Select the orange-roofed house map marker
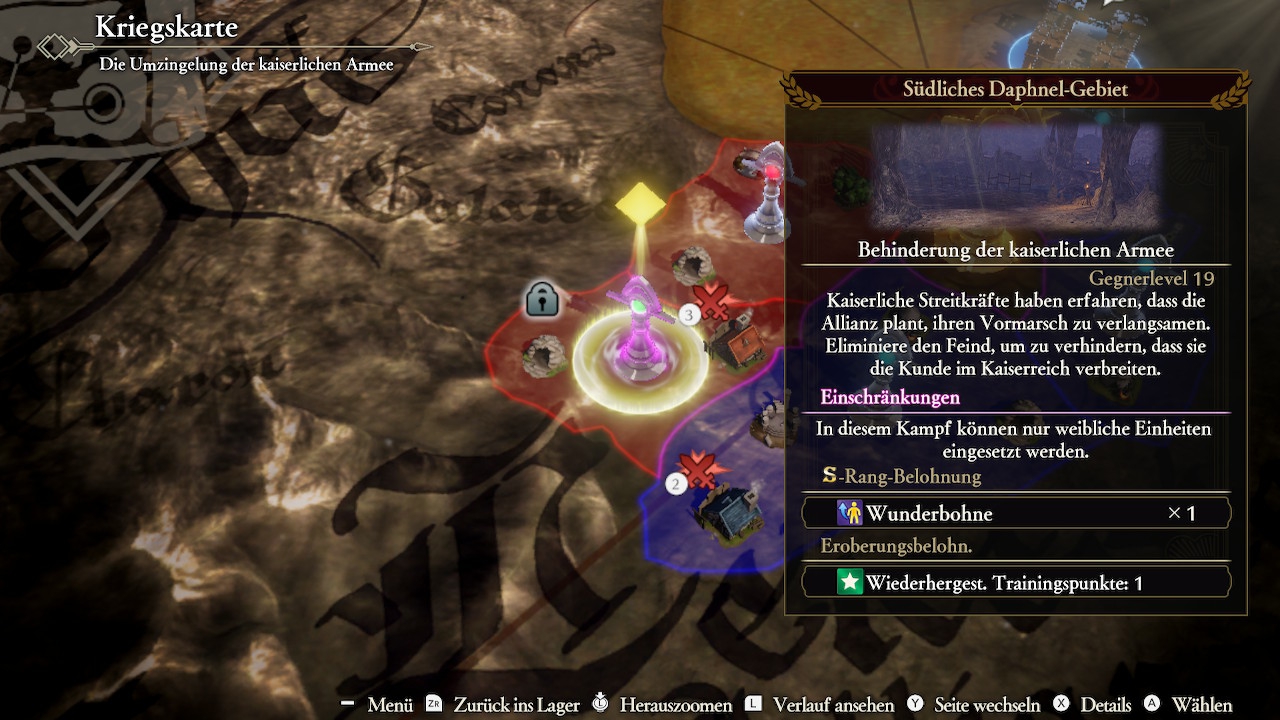The image size is (1280, 720). tap(738, 342)
